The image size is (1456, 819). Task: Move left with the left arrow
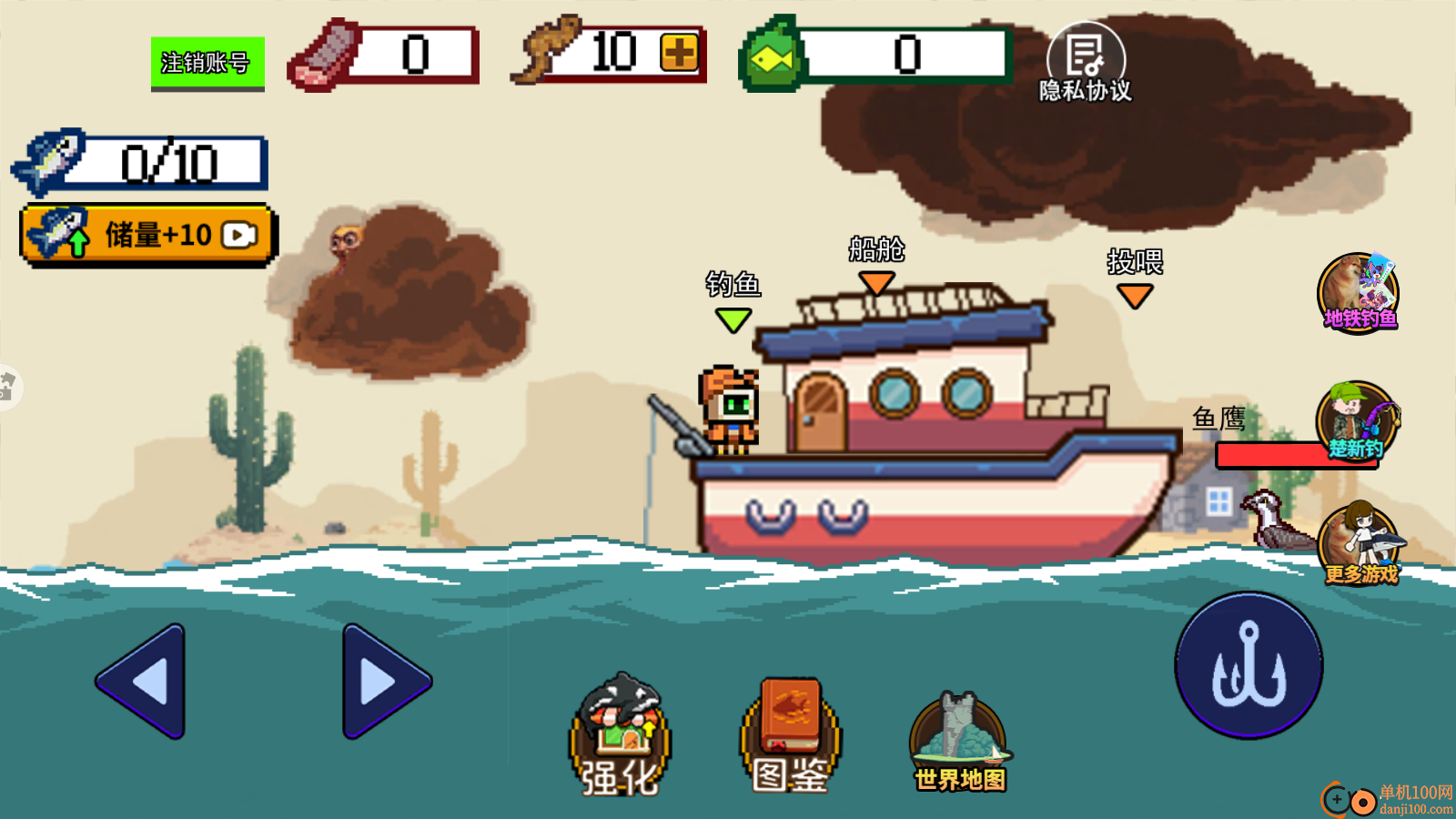143,681
